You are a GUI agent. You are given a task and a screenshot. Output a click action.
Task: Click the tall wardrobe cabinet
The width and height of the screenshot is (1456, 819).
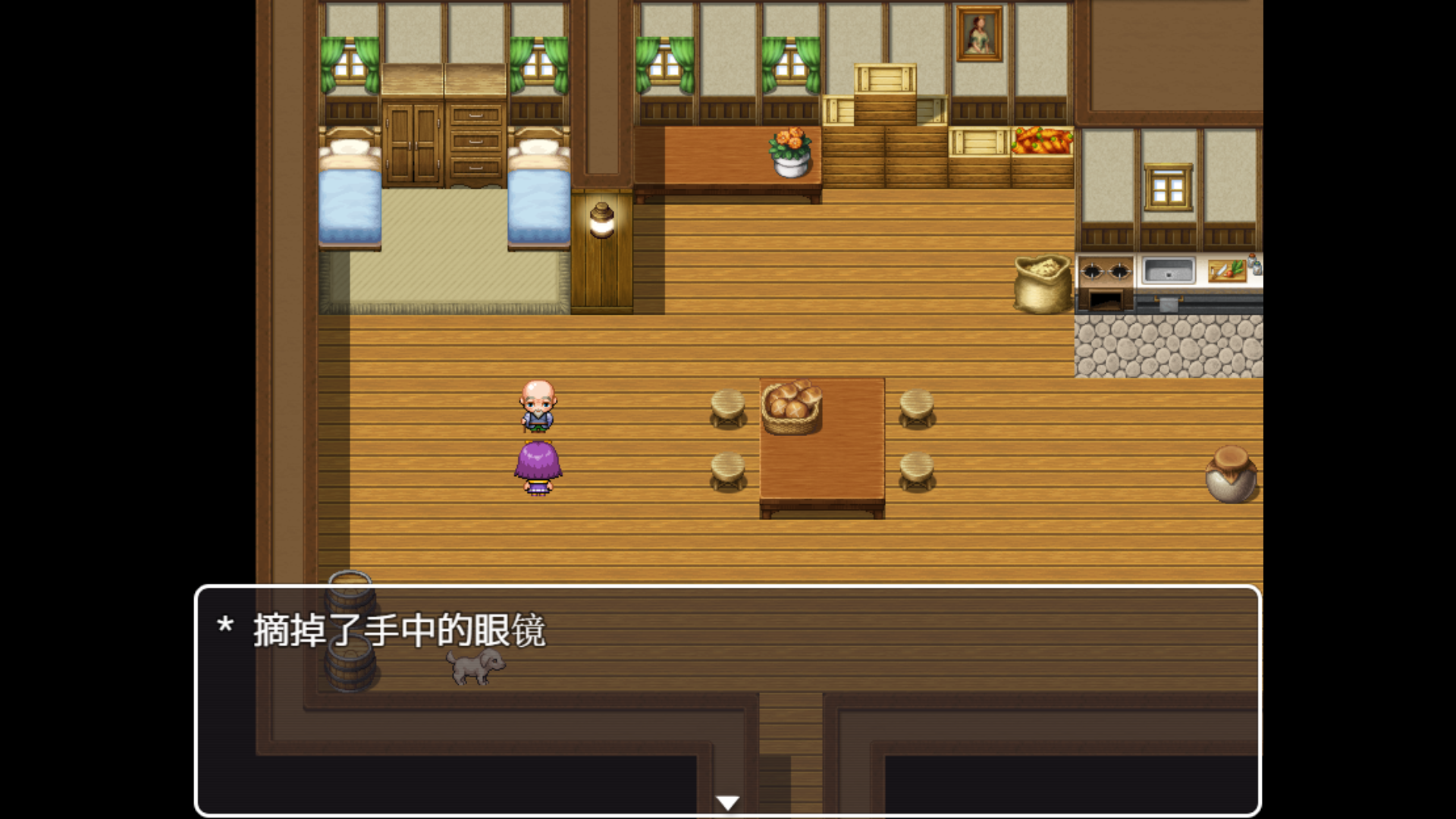[x=412, y=140]
